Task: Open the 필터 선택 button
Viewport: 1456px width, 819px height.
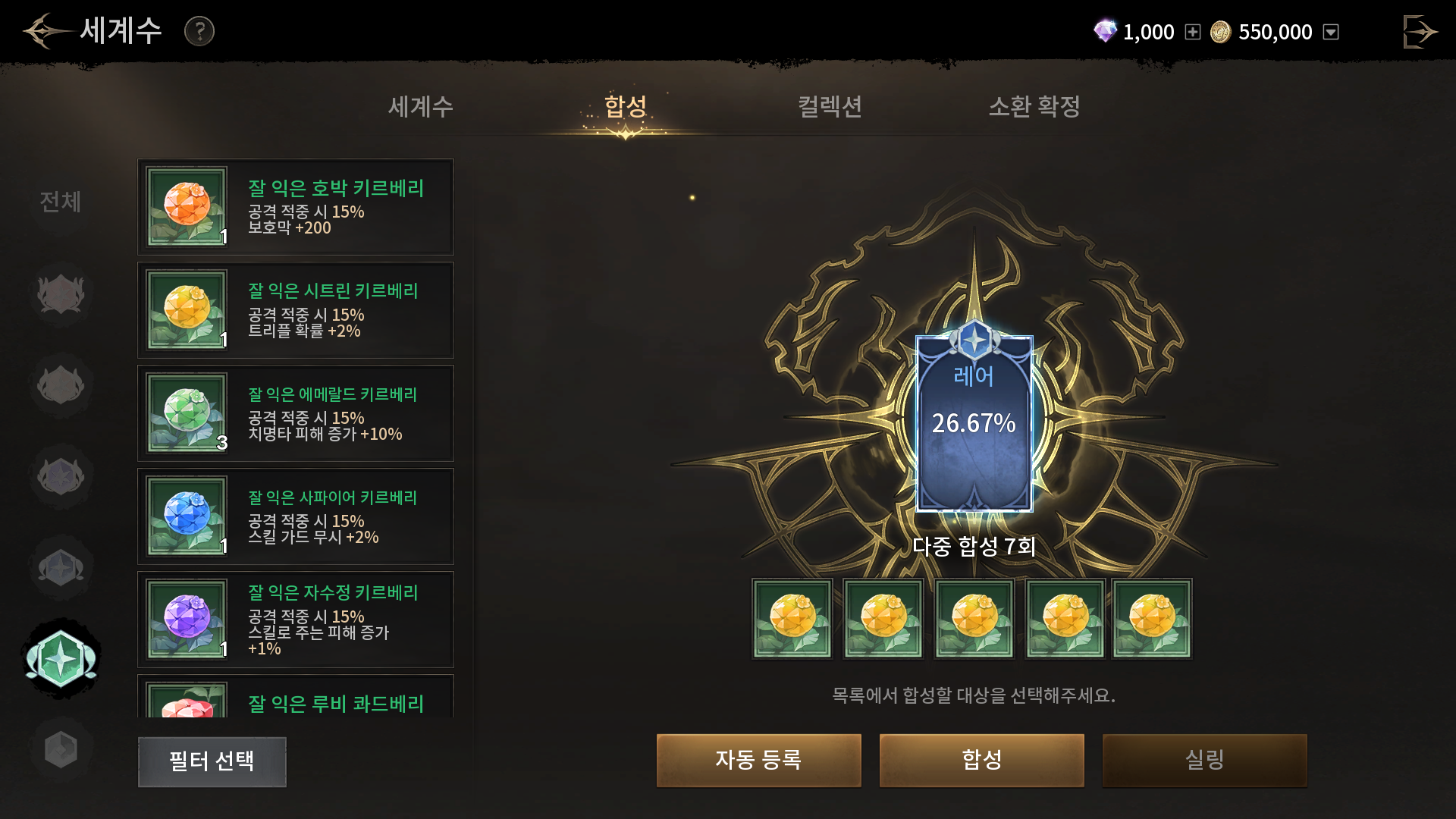Action: coord(212,761)
